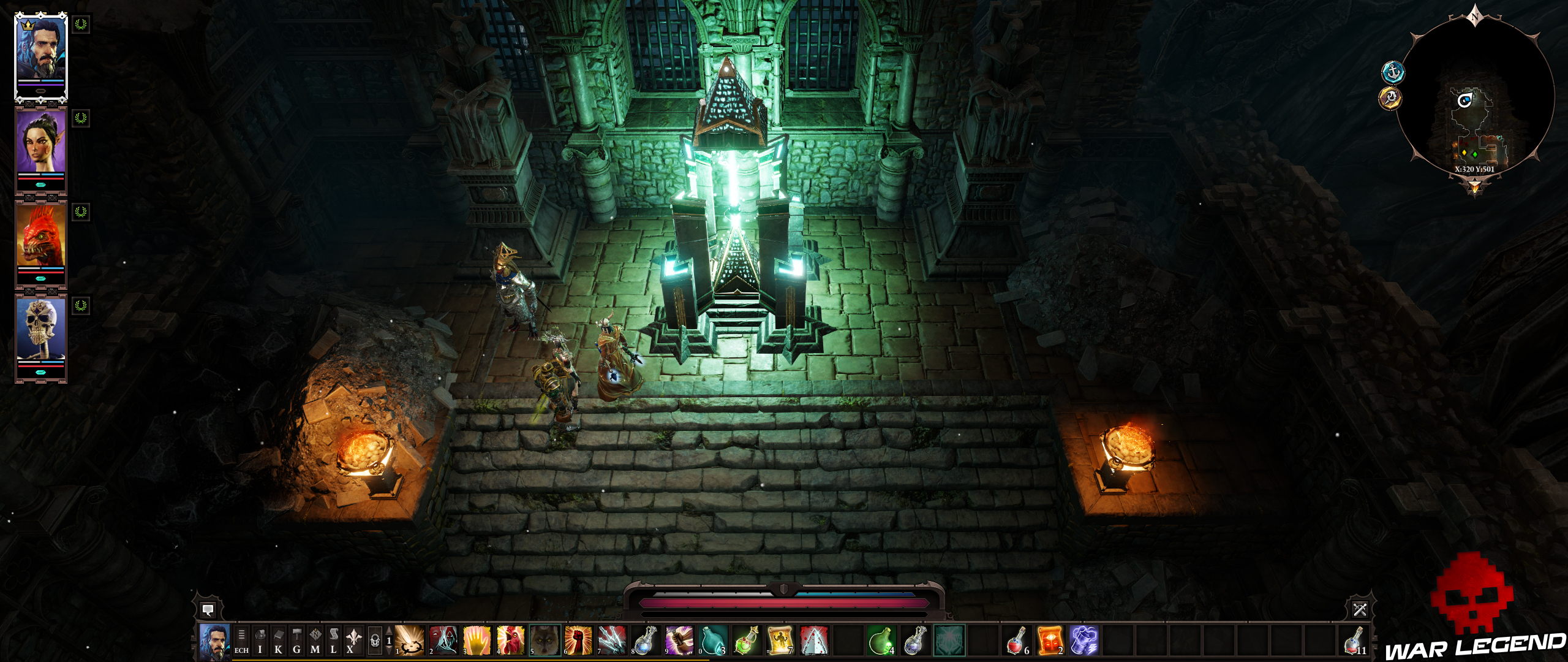Viewport: 1568px width, 662px height.
Task: Open the inventory bag button labeled I
Action: [x=260, y=641]
